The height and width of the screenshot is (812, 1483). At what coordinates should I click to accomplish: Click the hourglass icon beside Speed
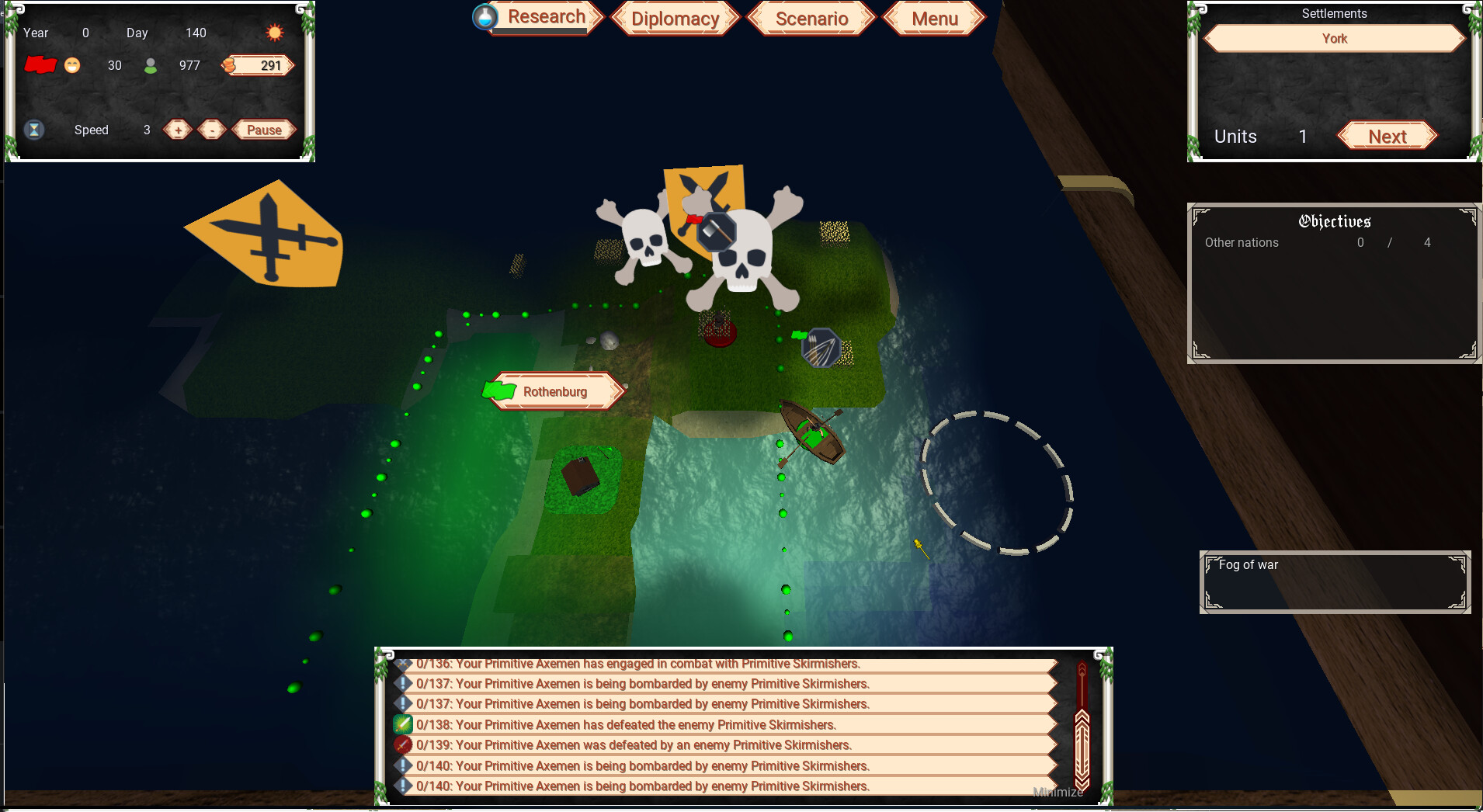tap(34, 129)
